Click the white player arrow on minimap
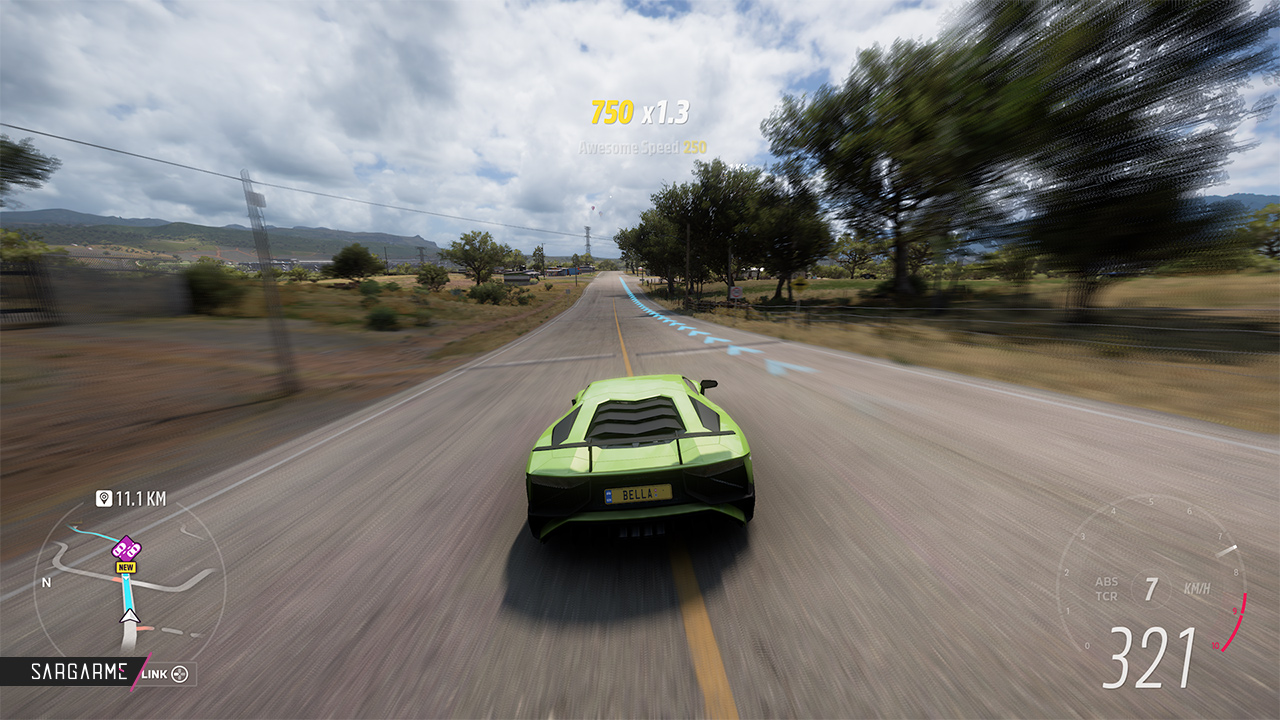This screenshot has height=720, width=1280. pyautogui.click(x=129, y=616)
